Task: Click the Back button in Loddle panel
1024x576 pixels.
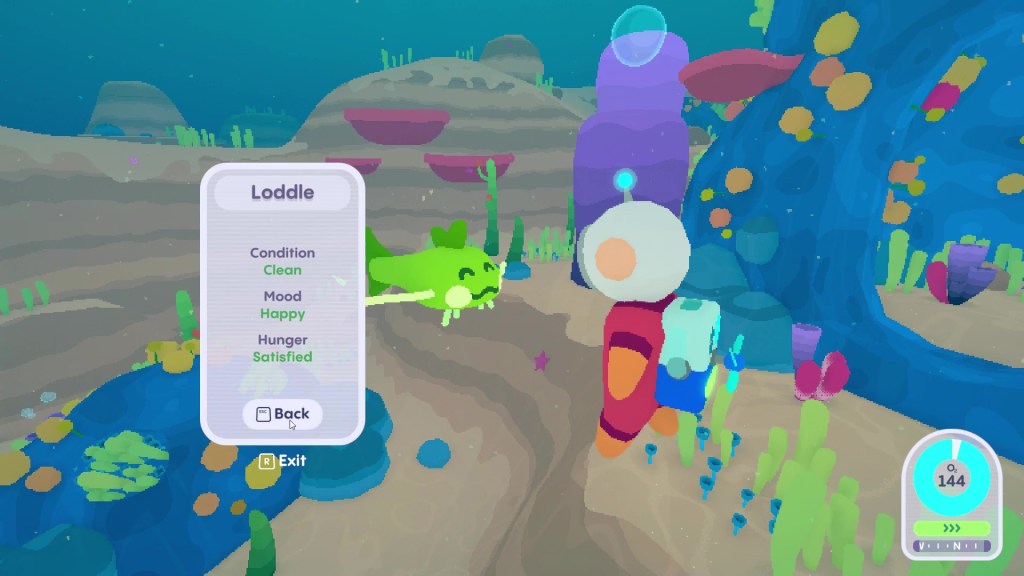Action: (x=282, y=414)
